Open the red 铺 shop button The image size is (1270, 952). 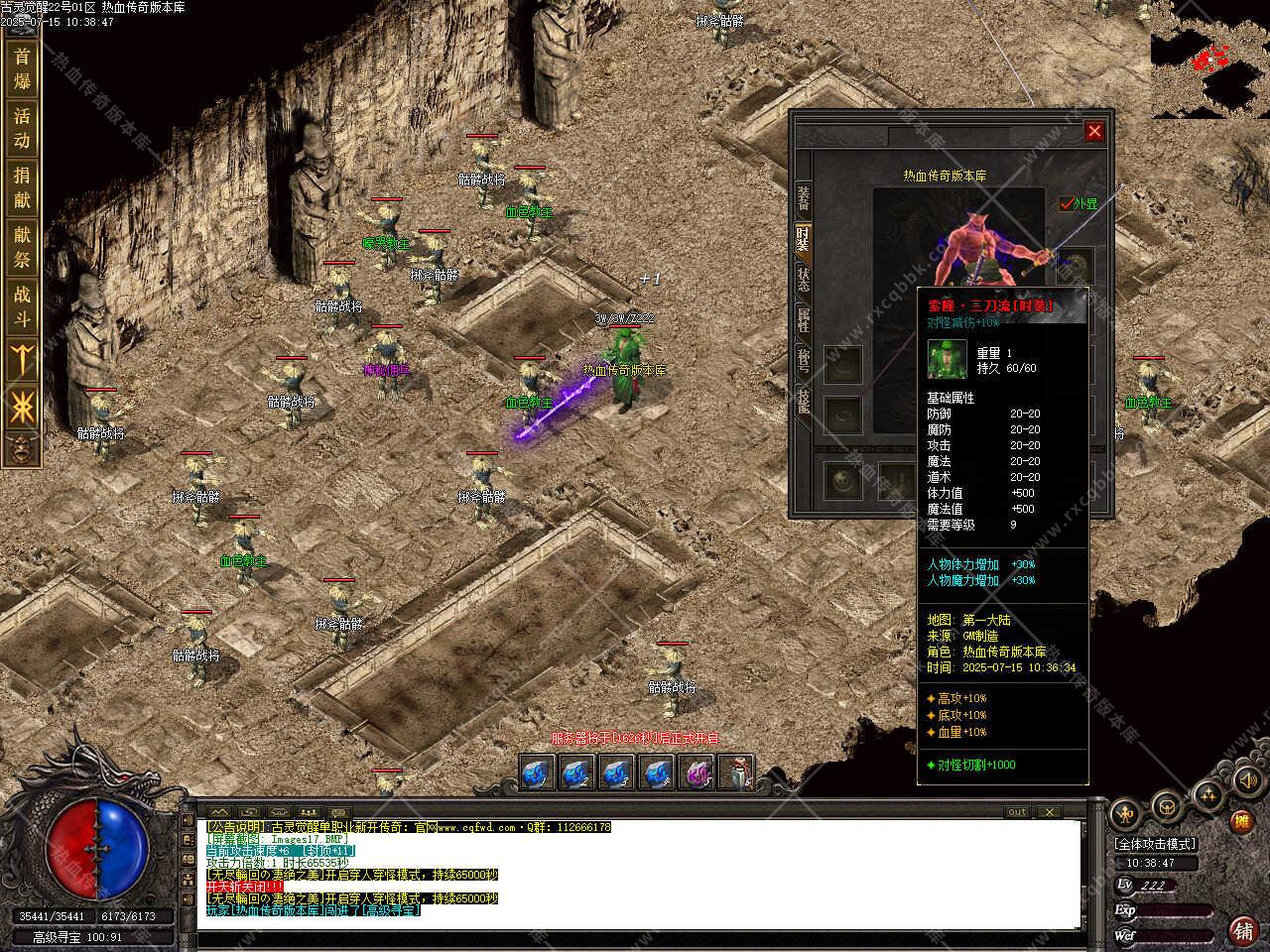click(x=1241, y=930)
